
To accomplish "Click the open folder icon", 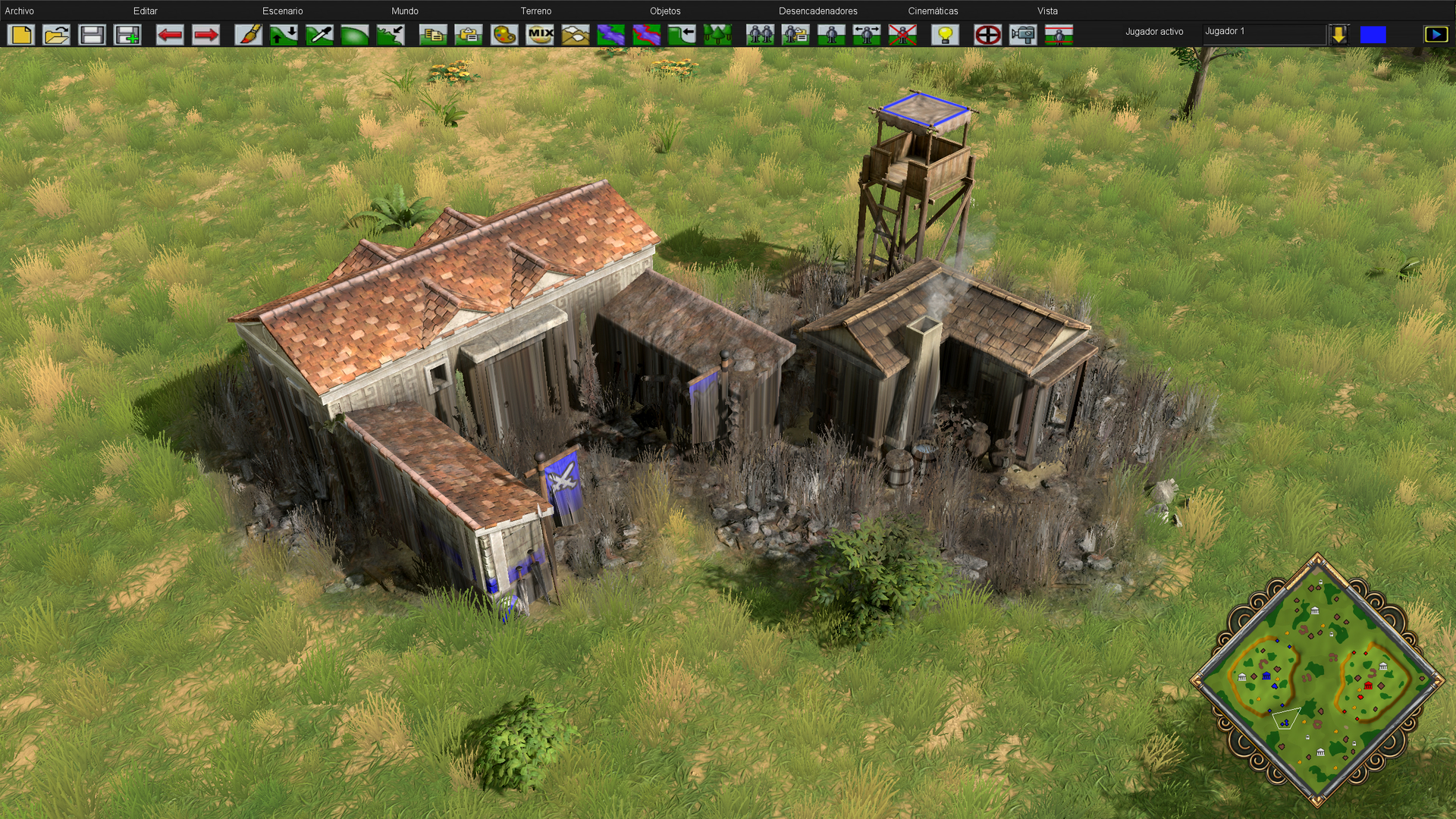I will pos(57,35).
